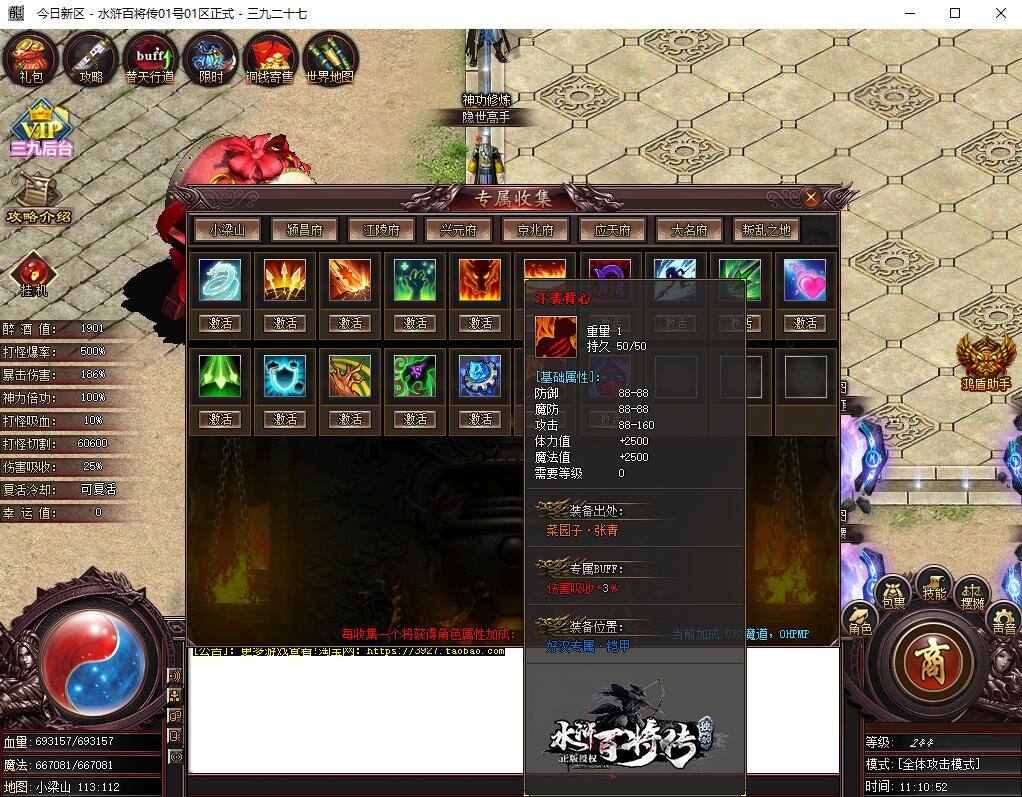This screenshot has height=797, width=1022.
Task: Open 铜钱寄售 coin consignment
Action: tap(270, 58)
